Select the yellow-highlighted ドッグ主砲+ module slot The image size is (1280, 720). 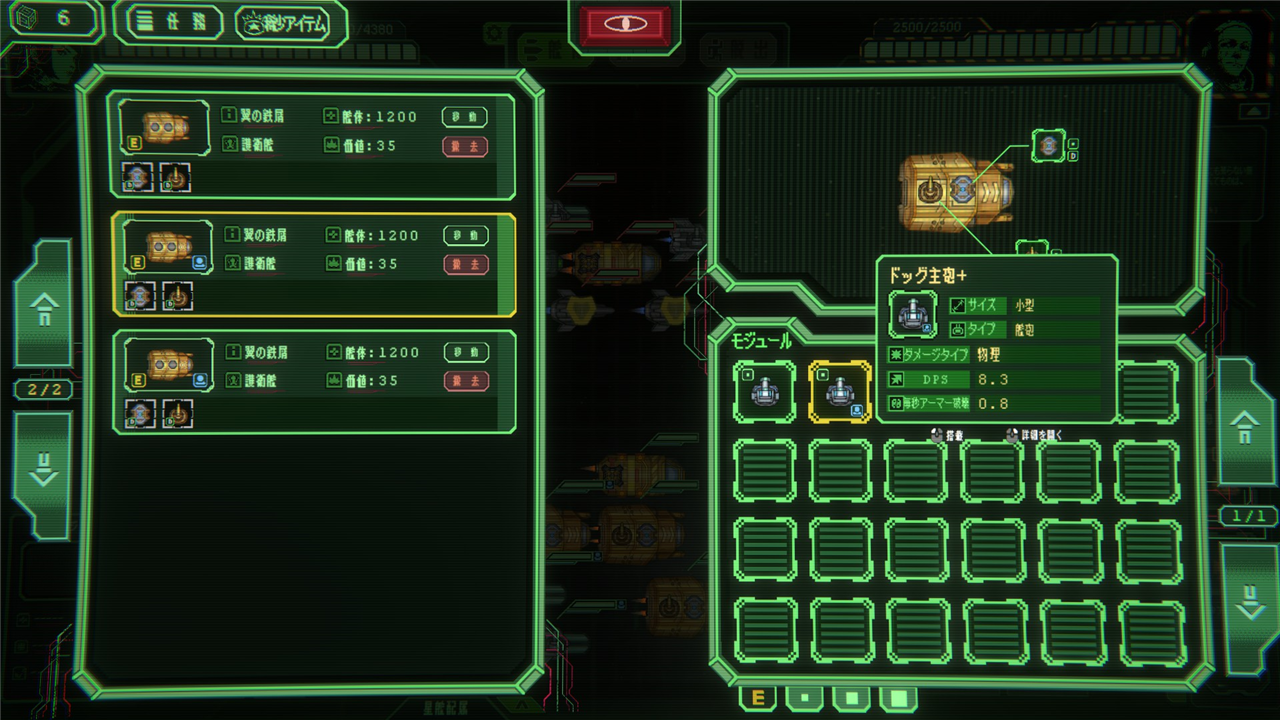[840, 391]
